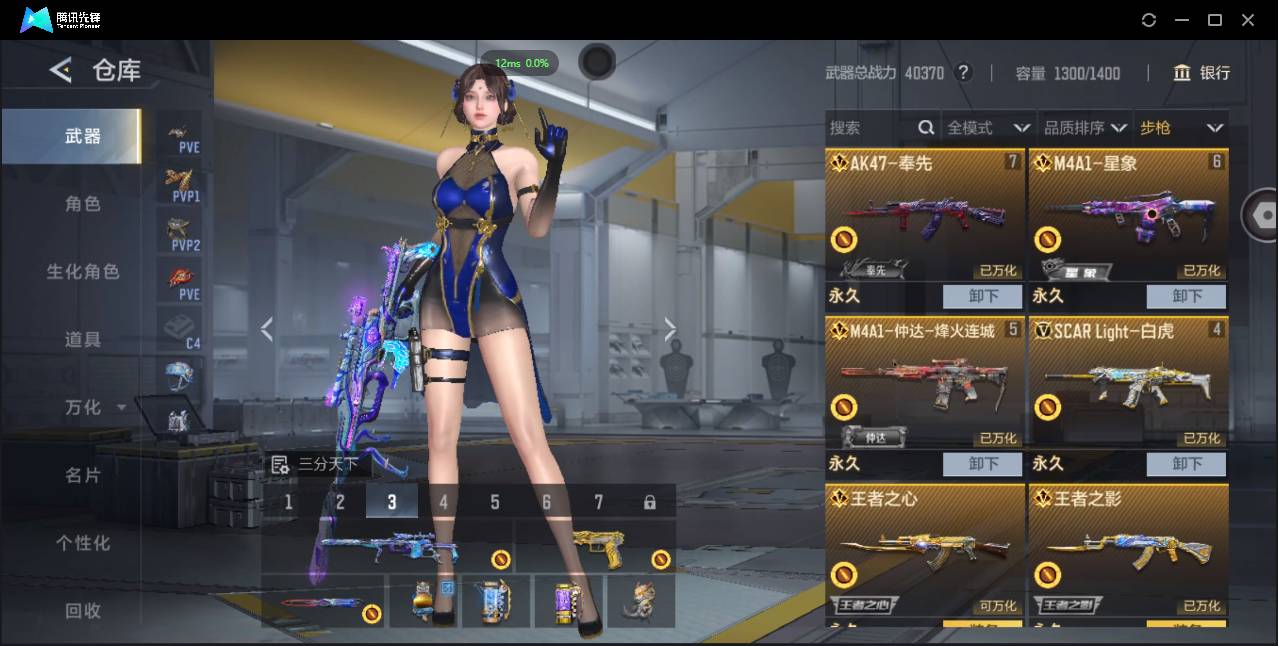Switch to the 道具 tab
Viewport: 1278px width, 646px height.
point(83,340)
